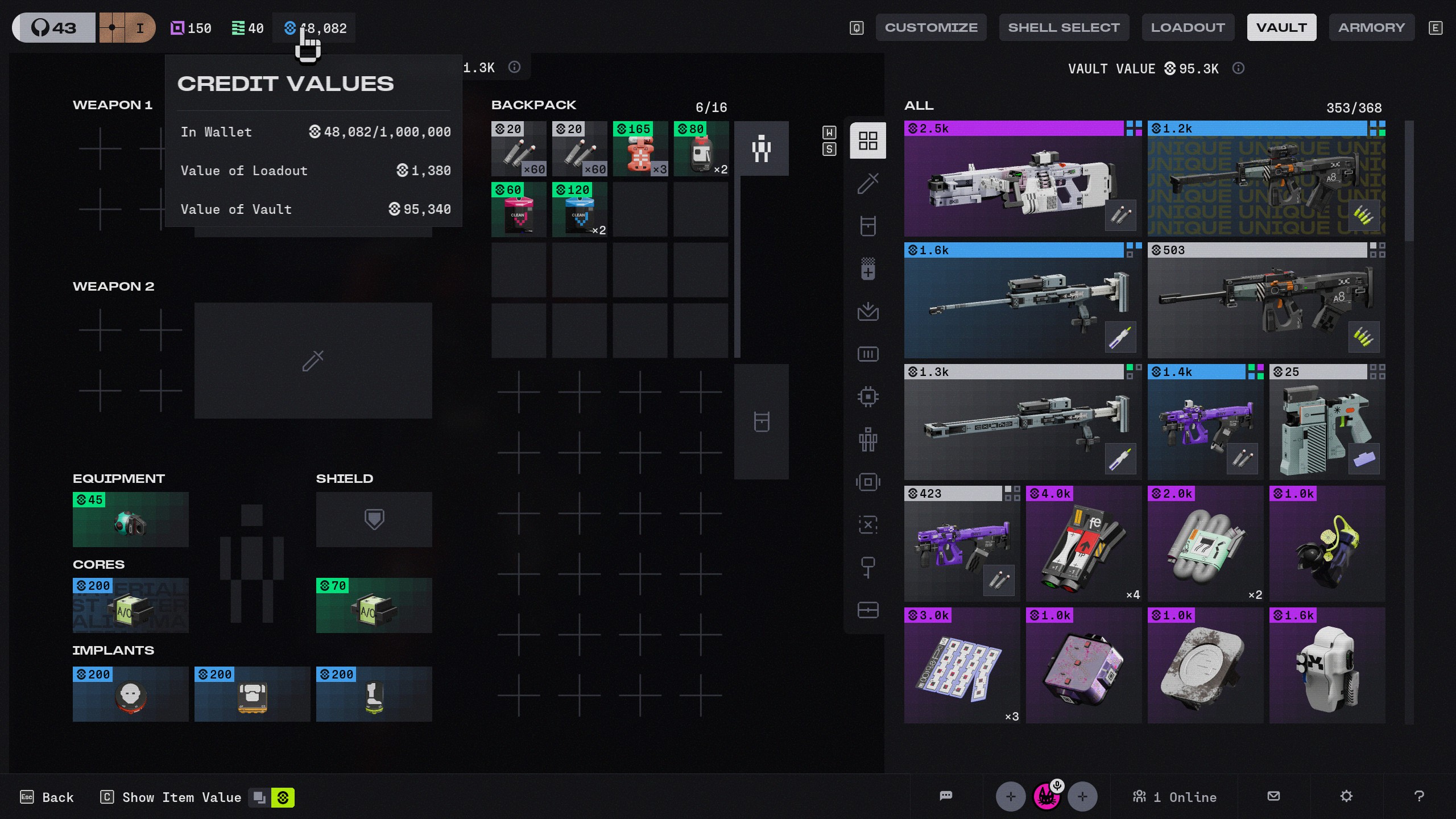Open the chat bubble icon

(946, 796)
